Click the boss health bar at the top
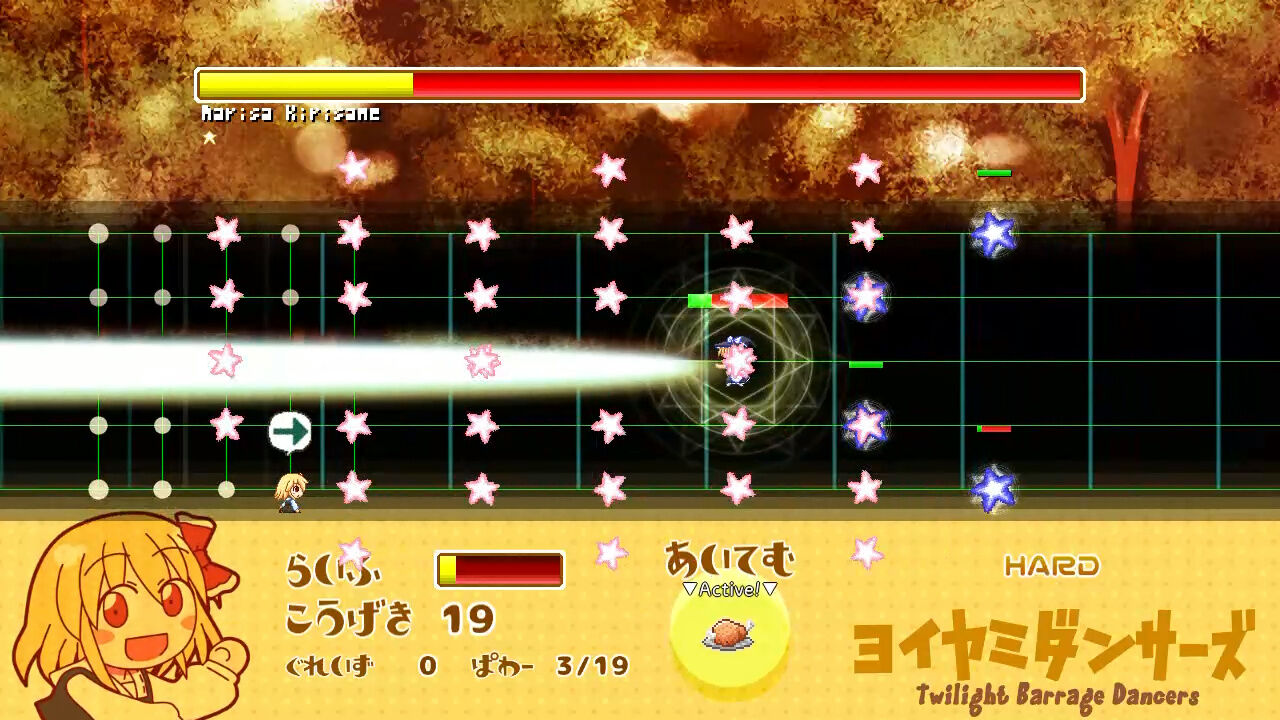The height and width of the screenshot is (720, 1280). [x=640, y=85]
